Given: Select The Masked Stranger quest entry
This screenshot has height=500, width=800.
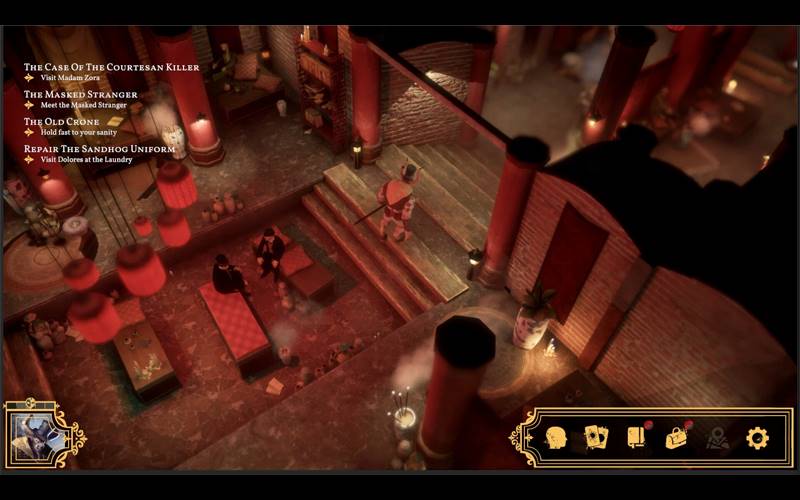Looking at the screenshot, I should coord(81,95).
